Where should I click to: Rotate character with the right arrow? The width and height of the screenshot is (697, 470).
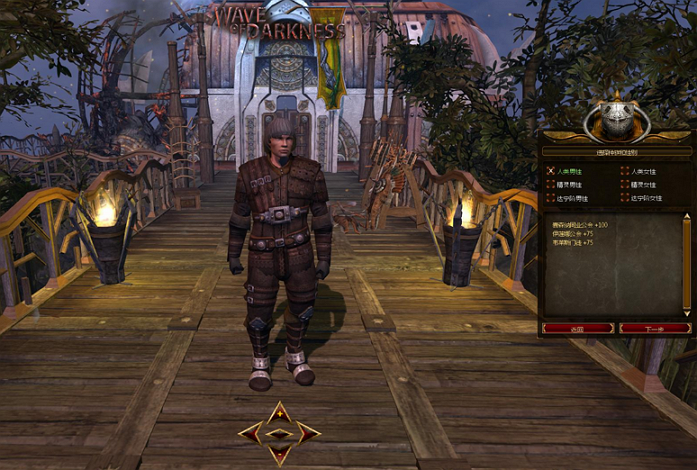pyautogui.click(x=308, y=432)
